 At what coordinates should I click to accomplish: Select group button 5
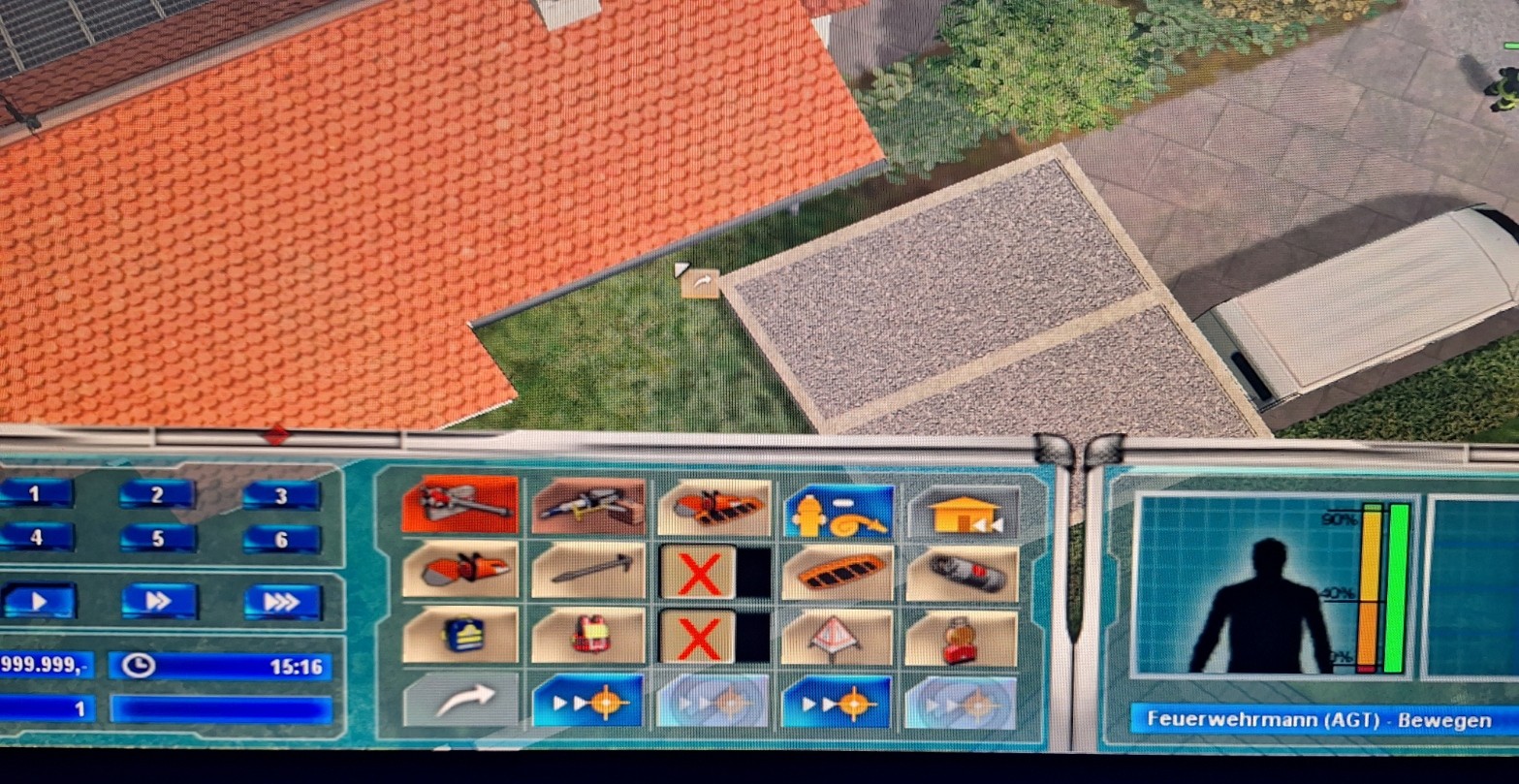tap(158, 538)
